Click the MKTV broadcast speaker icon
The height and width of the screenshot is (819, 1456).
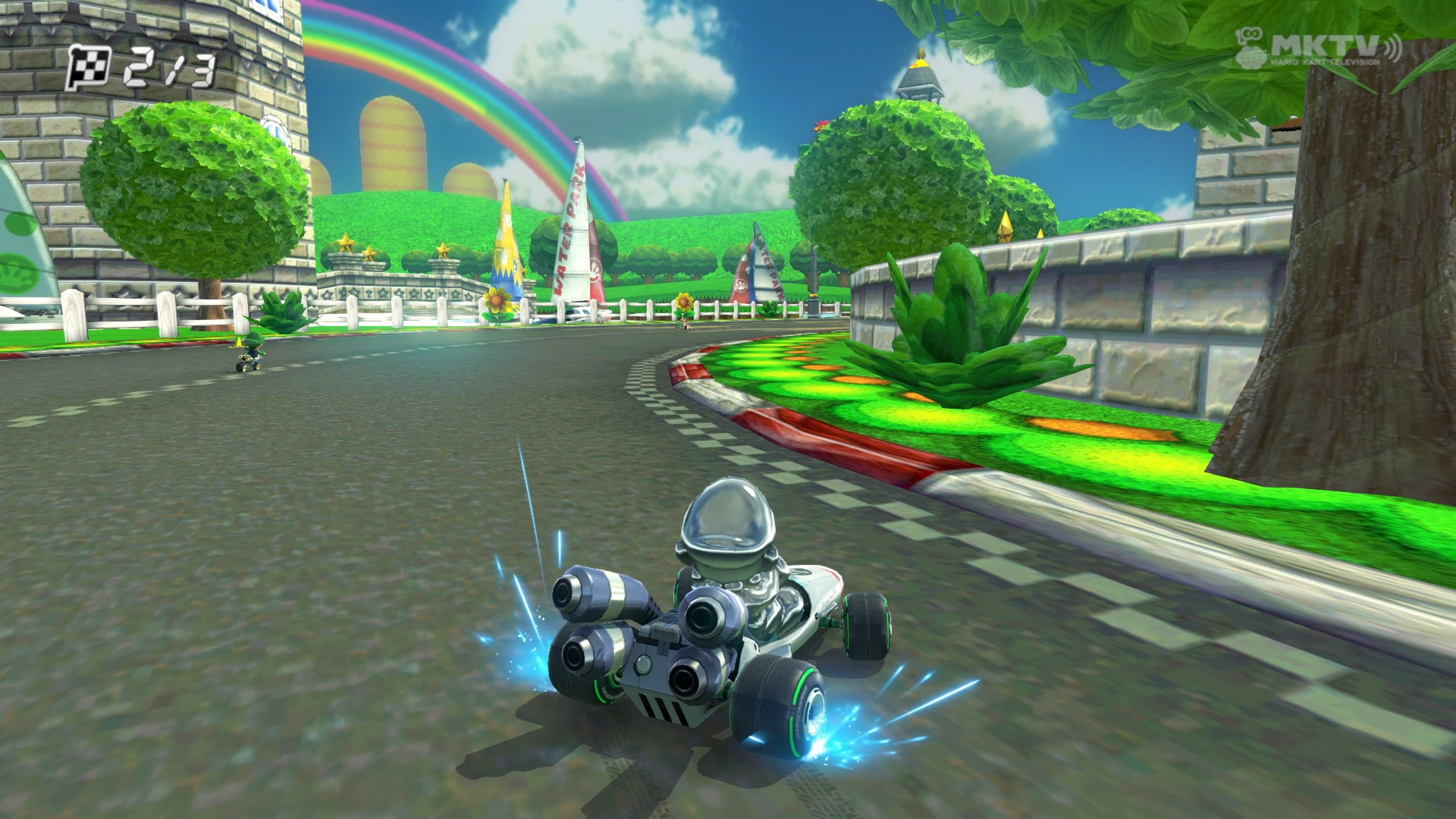point(1394,47)
